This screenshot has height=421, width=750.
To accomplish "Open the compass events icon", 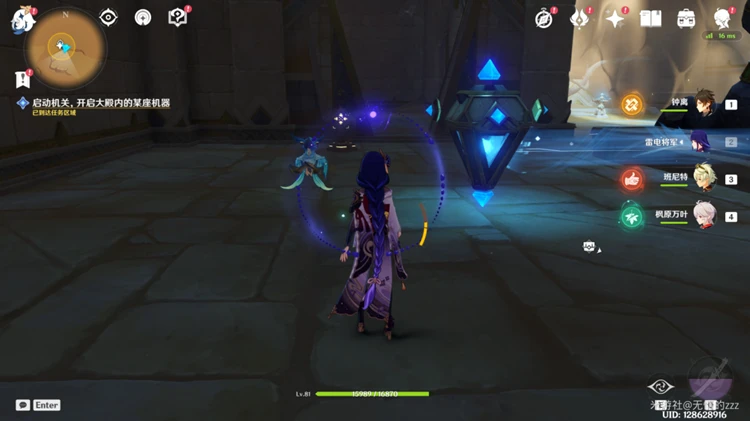I will 544,19.
